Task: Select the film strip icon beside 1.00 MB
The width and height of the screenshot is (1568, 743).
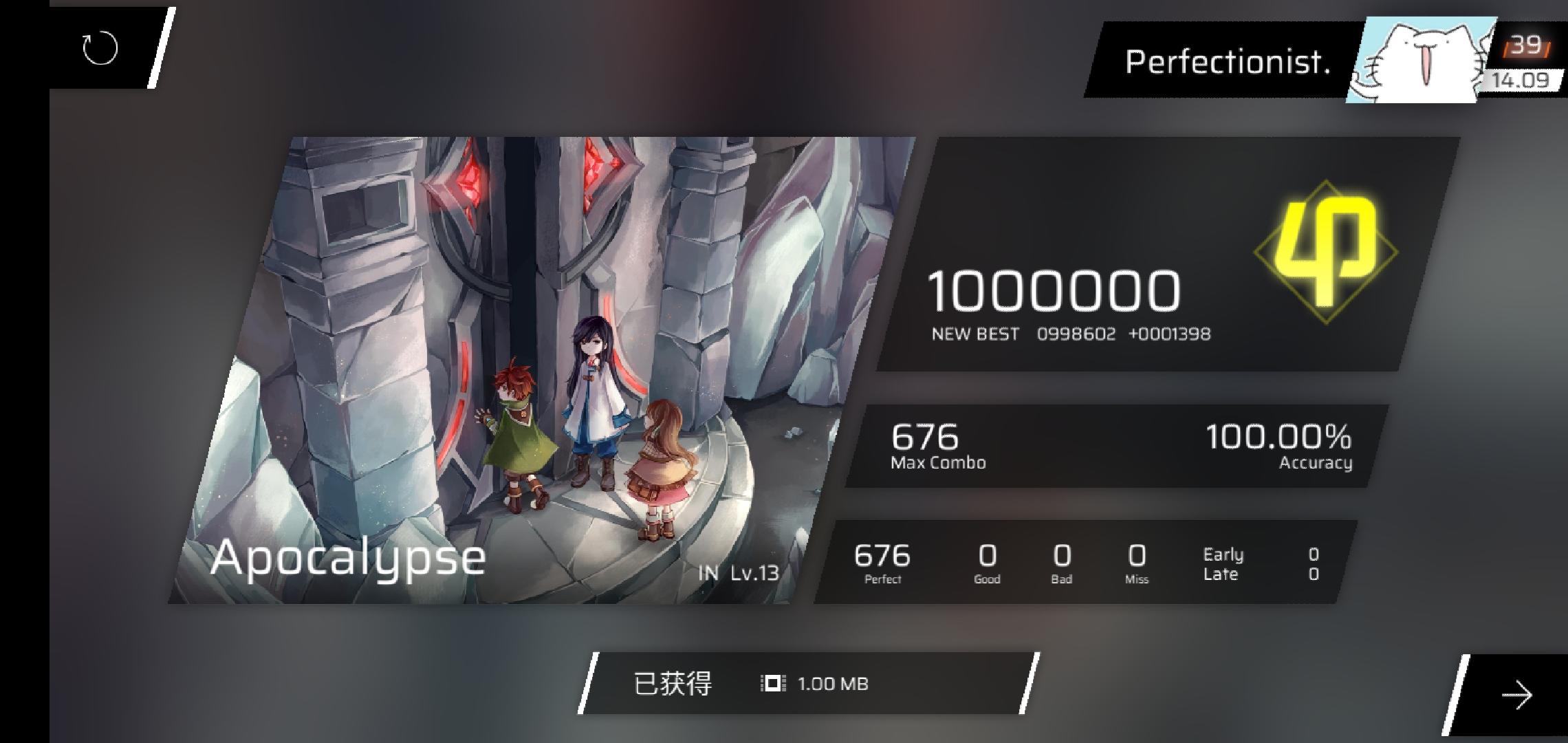Action: pyautogui.click(x=774, y=683)
